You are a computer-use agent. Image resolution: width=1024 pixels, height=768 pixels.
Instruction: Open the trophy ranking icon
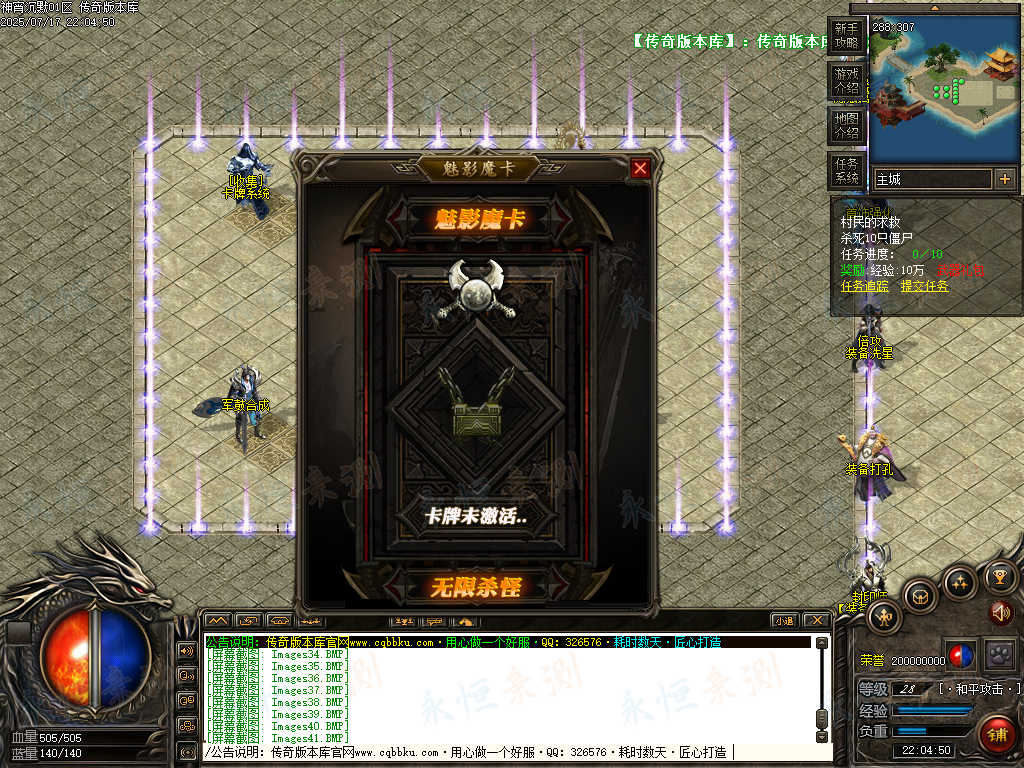1000,576
